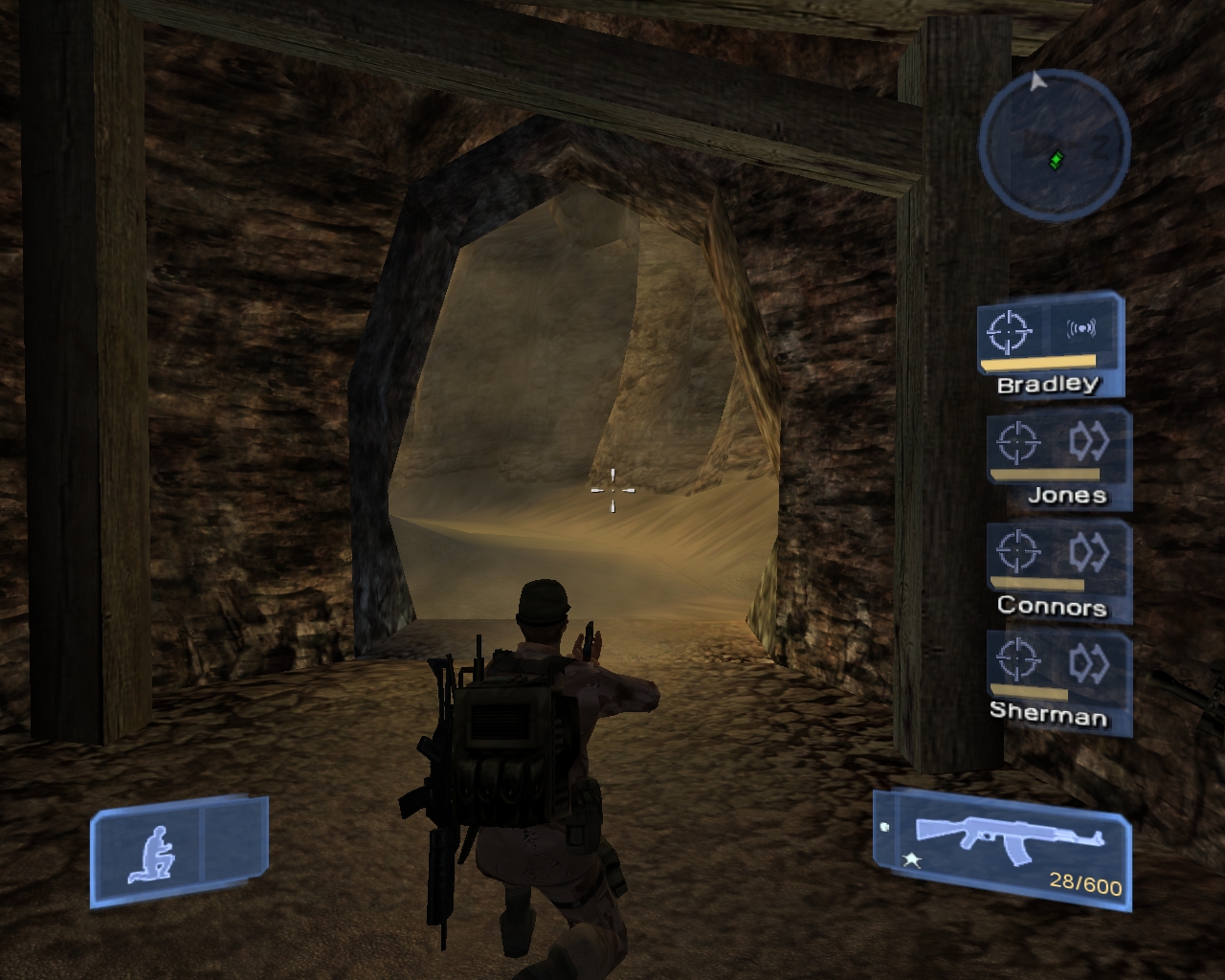
Task: Click Bradley's radio signal icon
Action: click(x=1080, y=330)
